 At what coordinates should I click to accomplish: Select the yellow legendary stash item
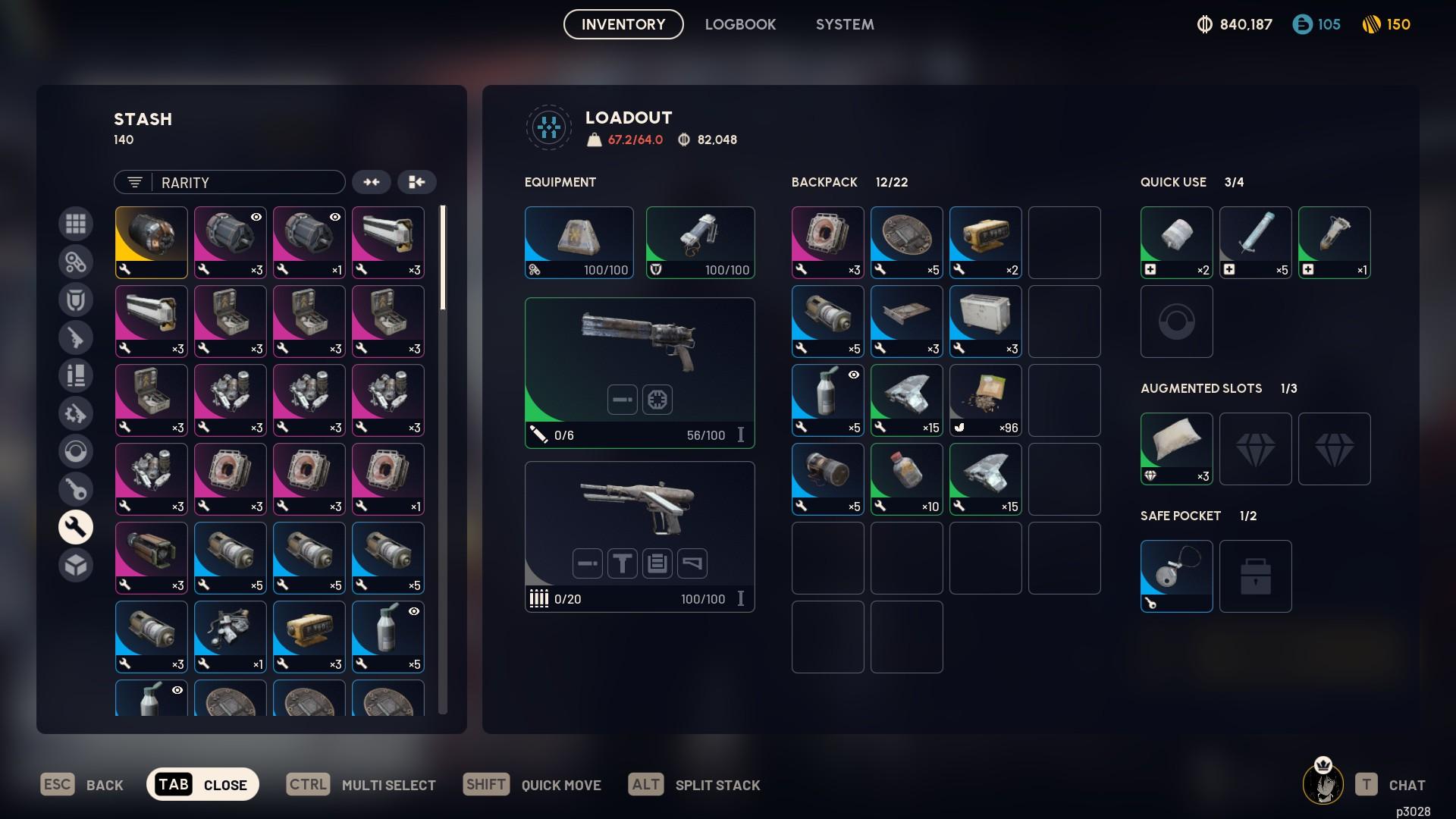[x=152, y=243]
